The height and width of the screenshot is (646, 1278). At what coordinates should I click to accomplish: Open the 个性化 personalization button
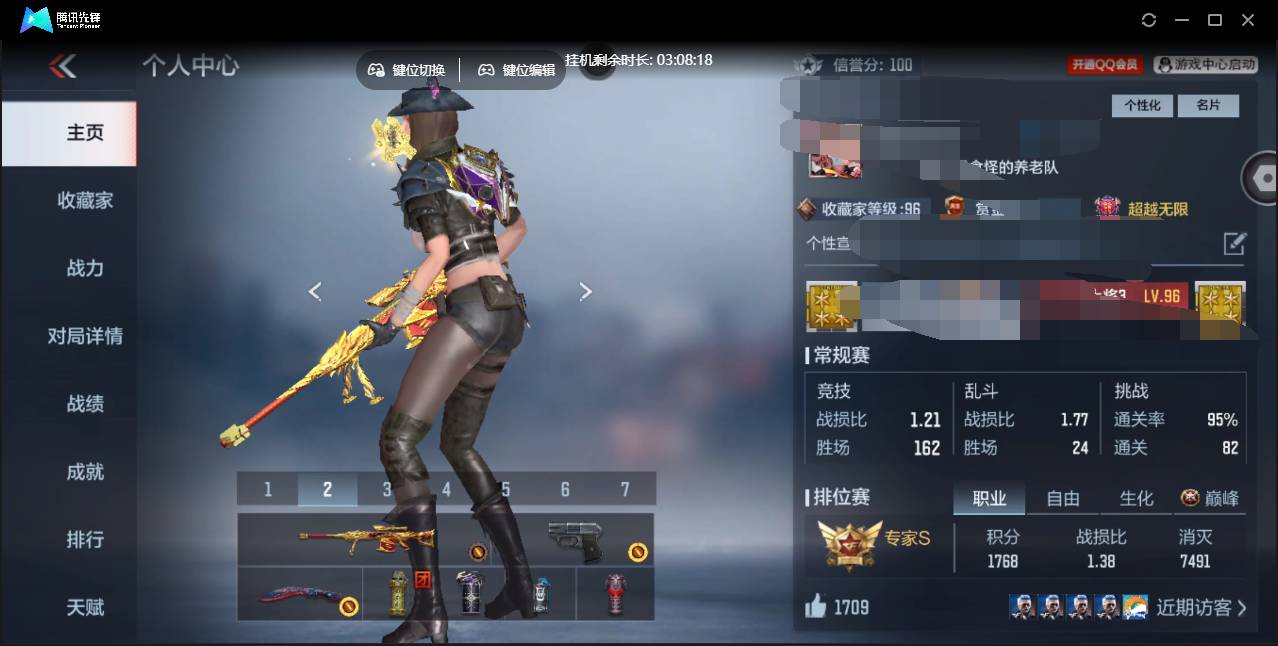pos(1142,105)
